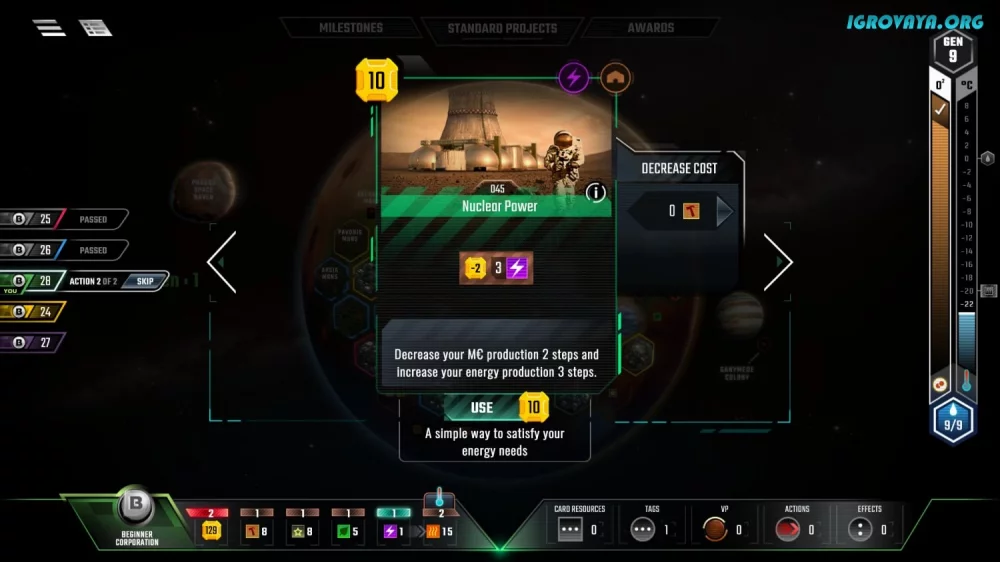This screenshot has width=1000, height=562.
Task: Open the Standard Projects panel
Action: [502, 28]
